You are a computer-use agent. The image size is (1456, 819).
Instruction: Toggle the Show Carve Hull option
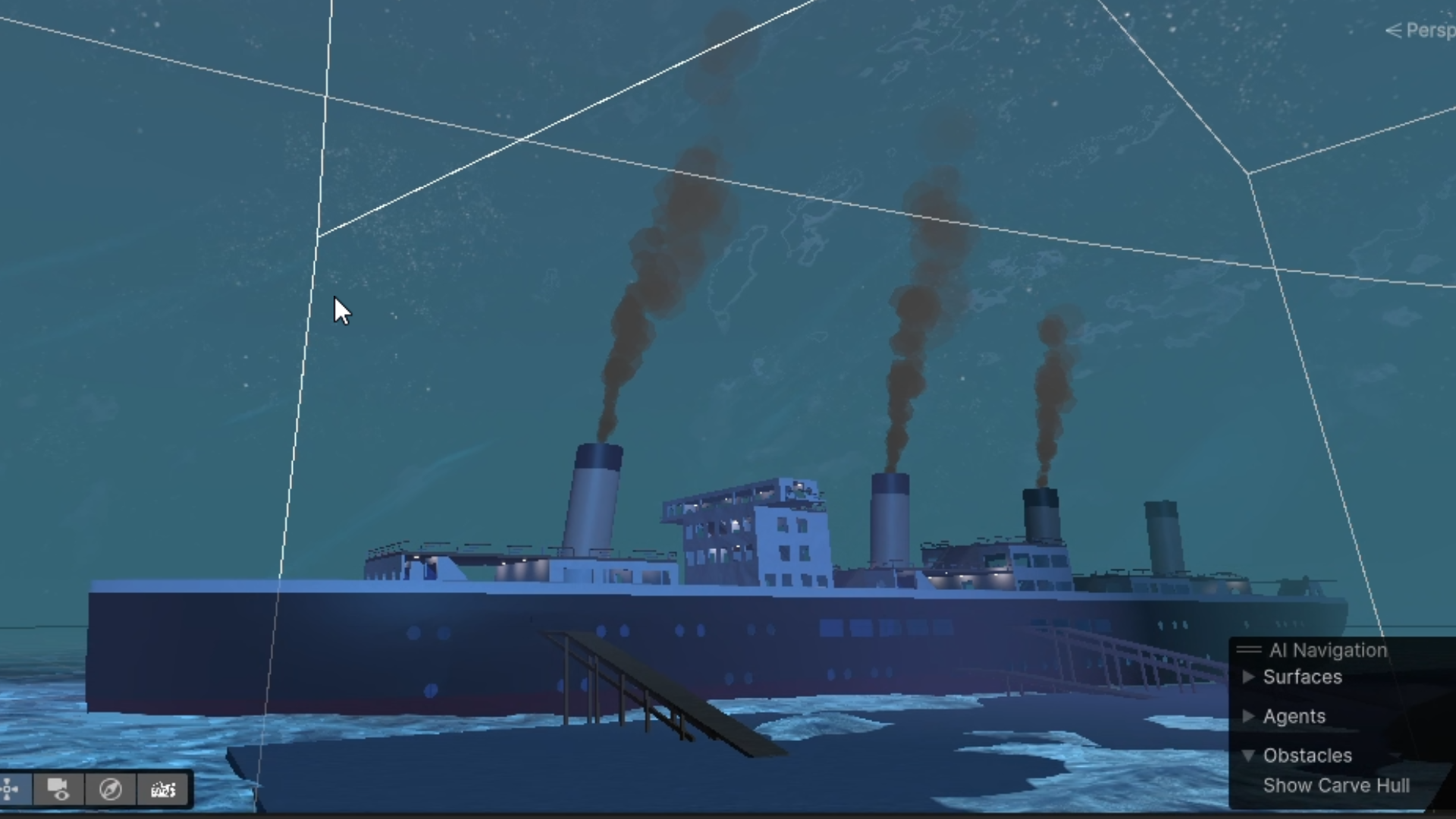1335,786
